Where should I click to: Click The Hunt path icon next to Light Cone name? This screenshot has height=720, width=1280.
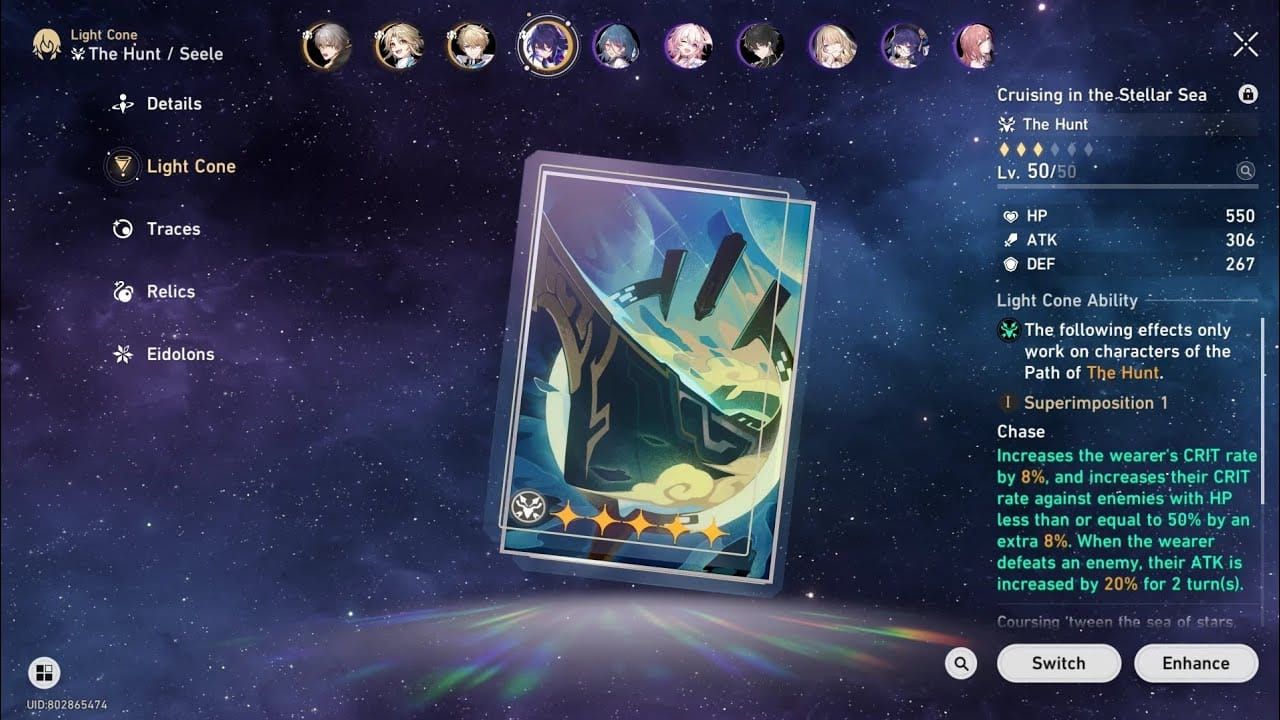1008,124
